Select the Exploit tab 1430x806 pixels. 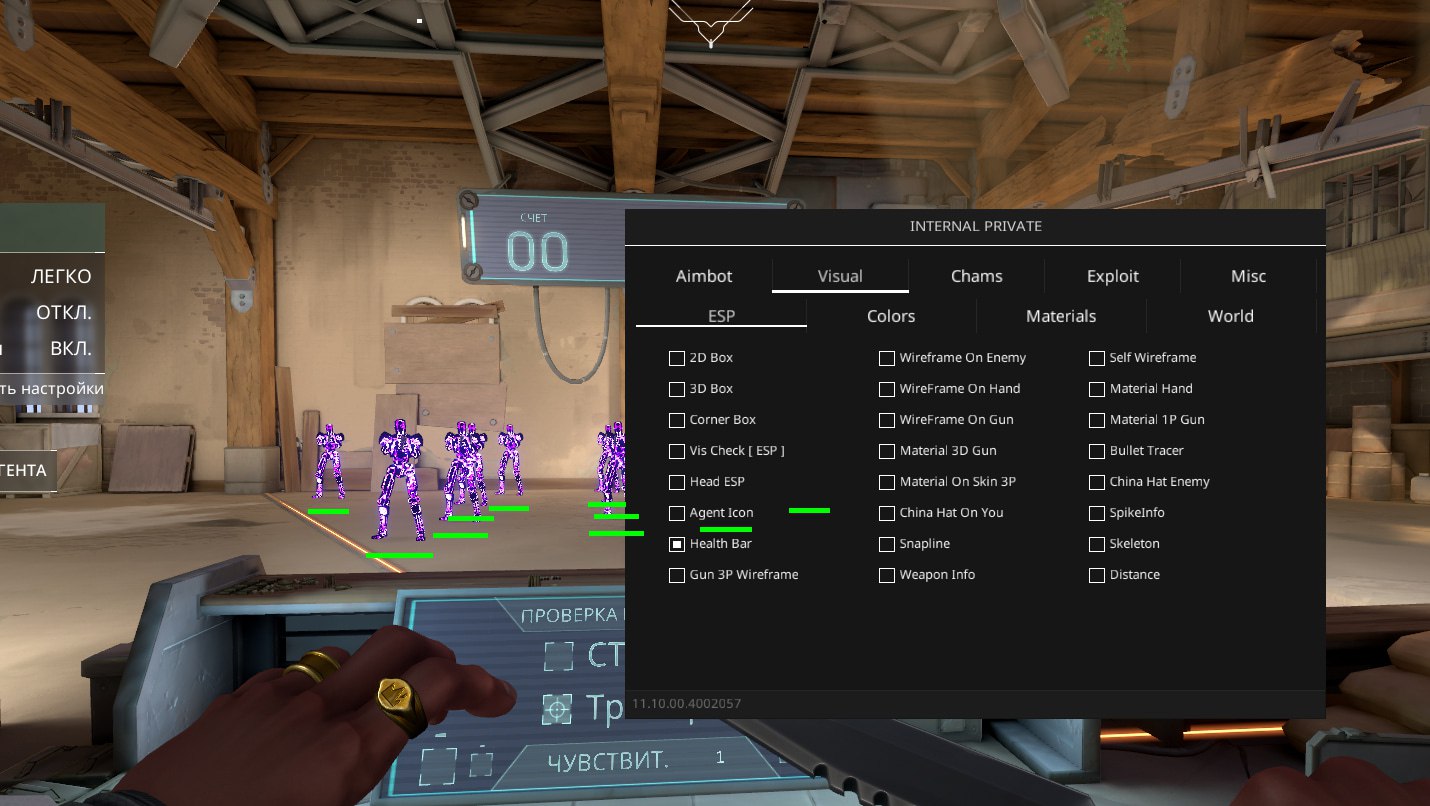(x=1112, y=276)
